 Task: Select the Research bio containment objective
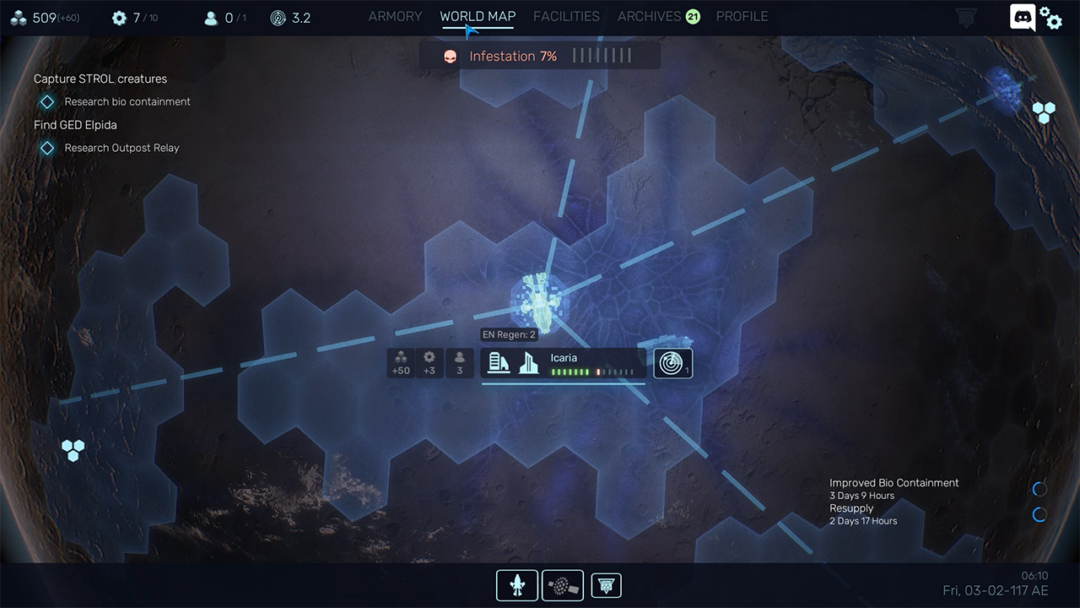(x=126, y=102)
